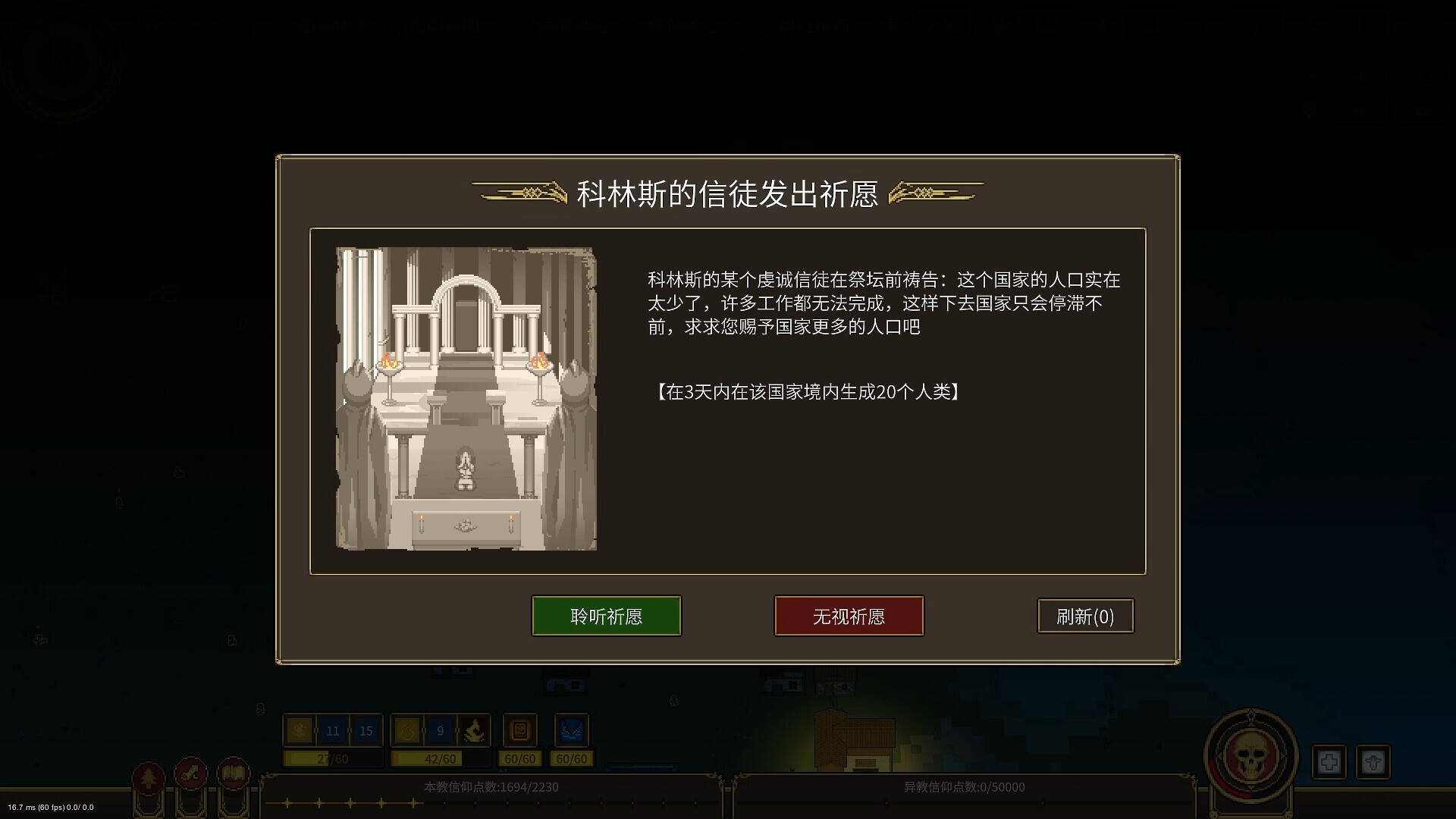1456x819 pixels.
Task: Click the gold coin icon showing population 11/15
Action: [298, 730]
